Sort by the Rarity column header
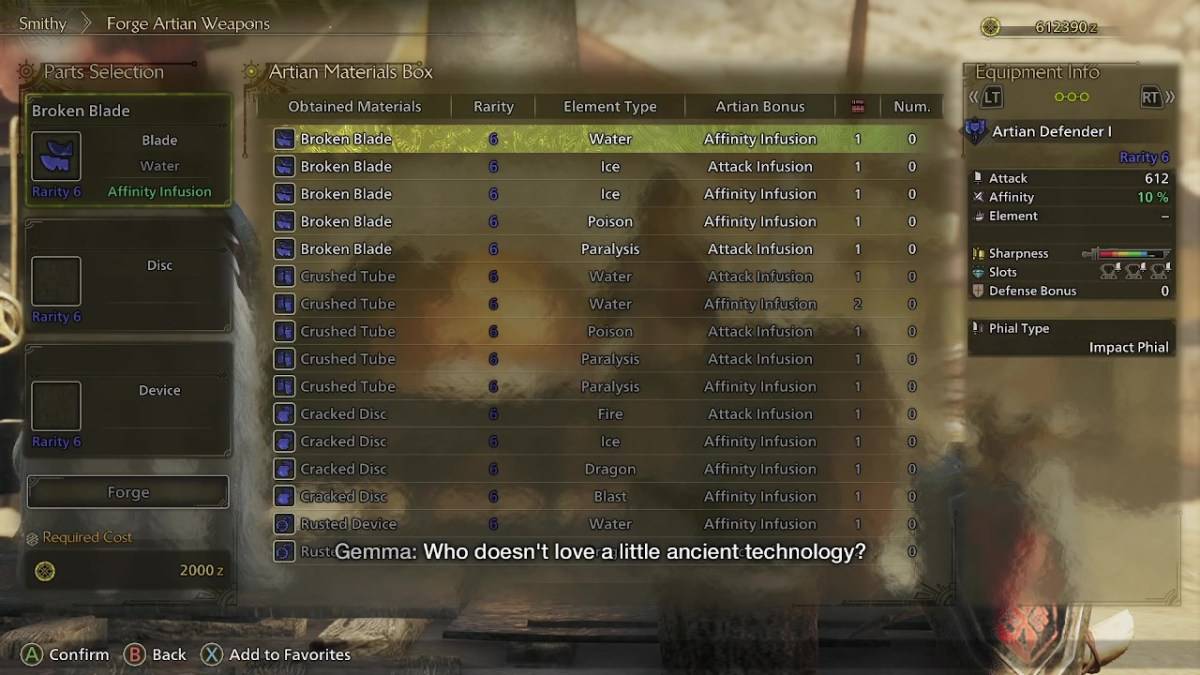This screenshot has height=675, width=1200. pos(493,106)
